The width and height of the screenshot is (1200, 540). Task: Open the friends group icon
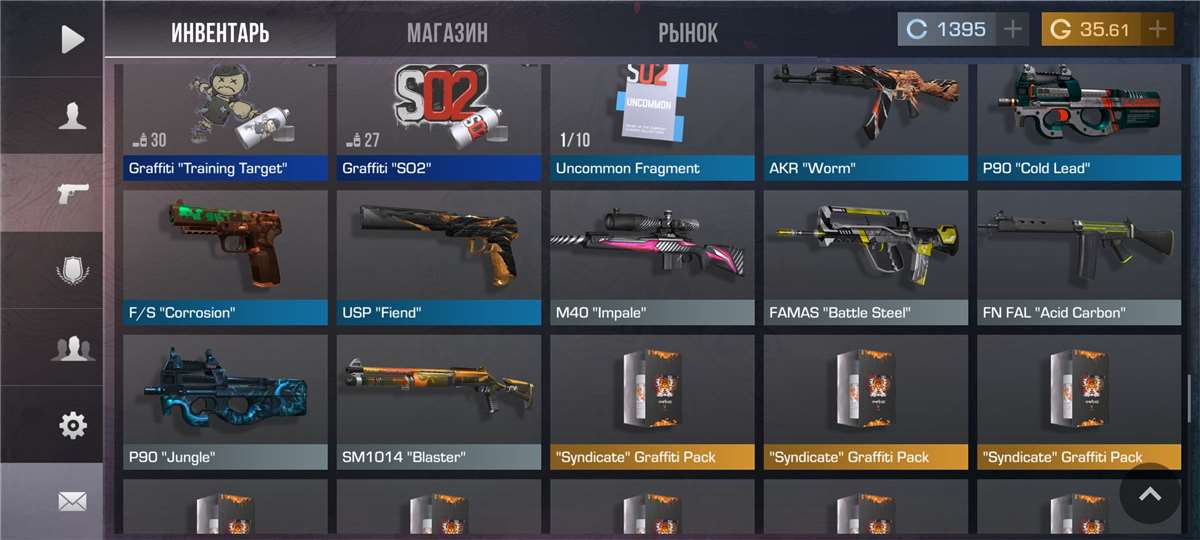click(x=72, y=348)
